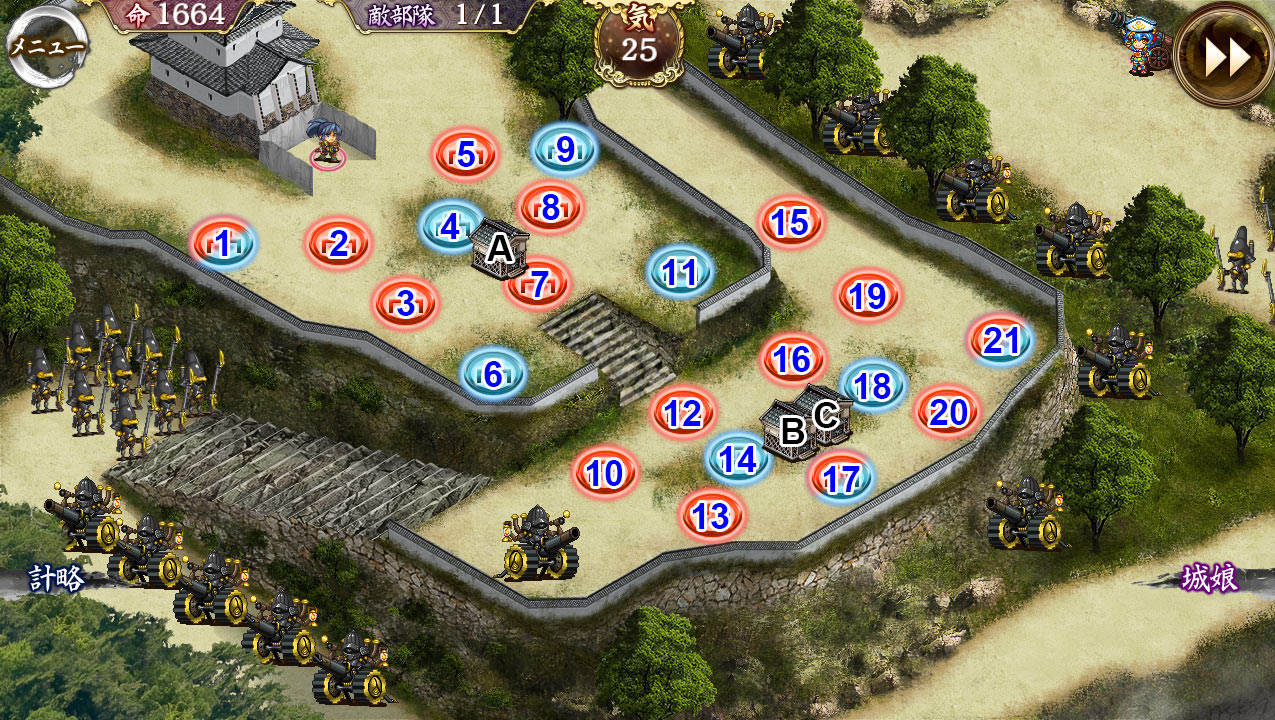The height and width of the screenshot is (720, 1275).
Task: Open the 計略 stratagem panel
Action: tap(55, 578)
